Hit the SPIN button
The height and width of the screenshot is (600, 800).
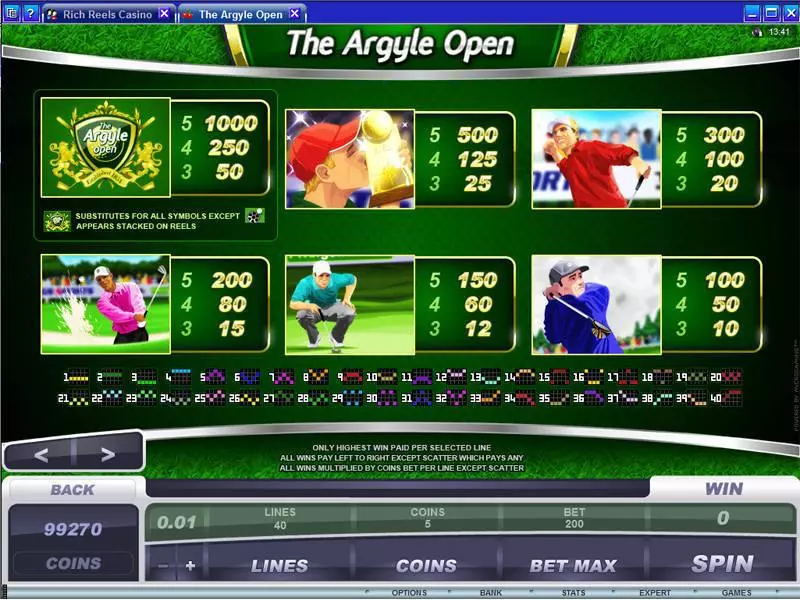722,564
